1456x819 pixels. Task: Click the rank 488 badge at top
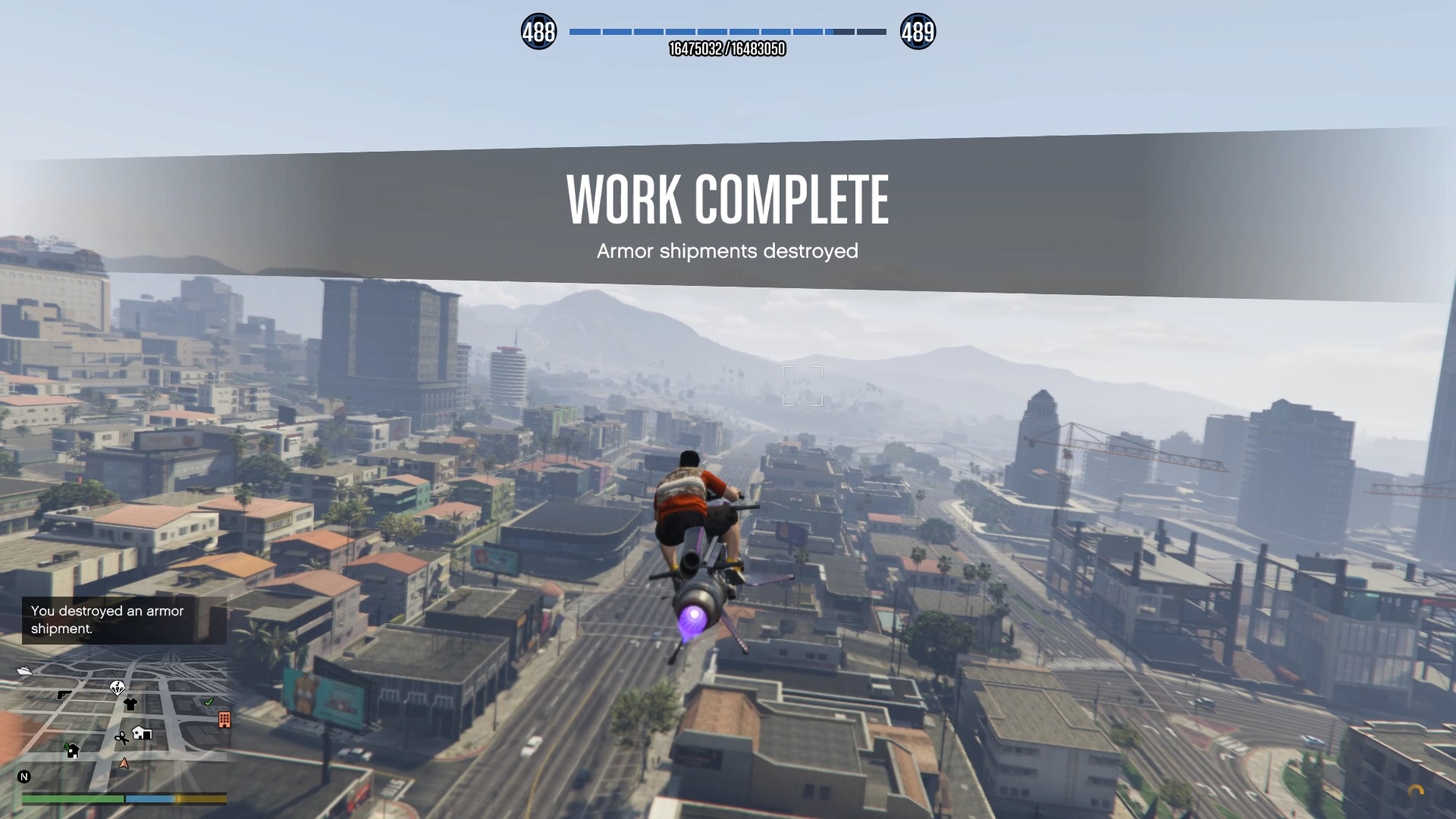coord(538,31)
